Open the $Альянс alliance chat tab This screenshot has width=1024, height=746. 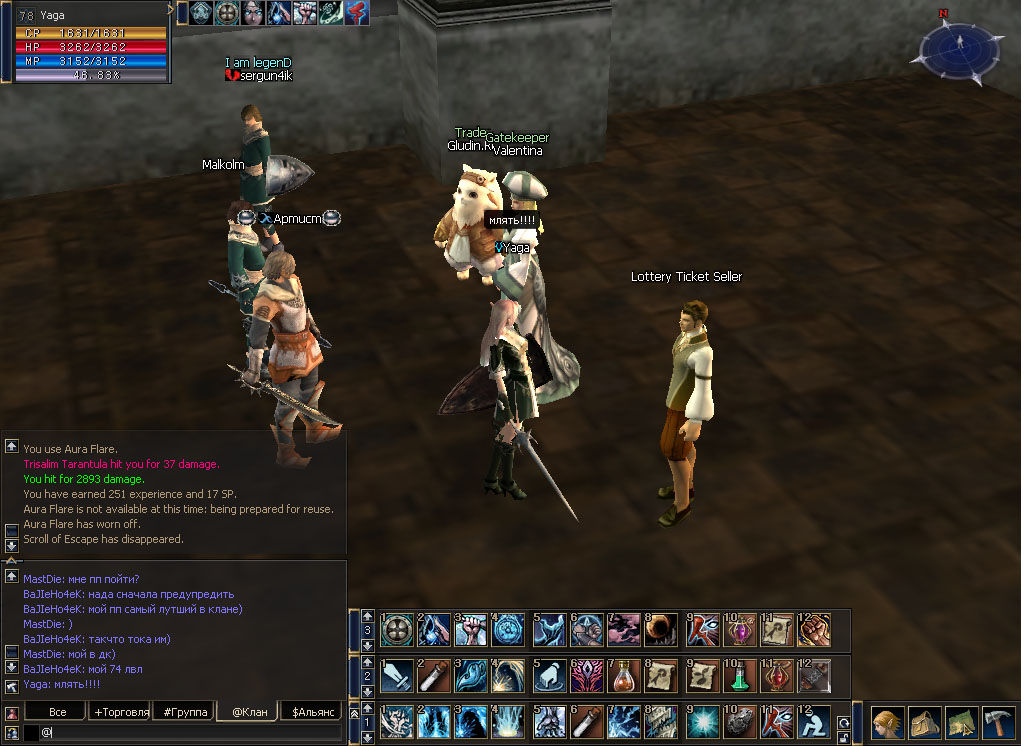point(311,712)
